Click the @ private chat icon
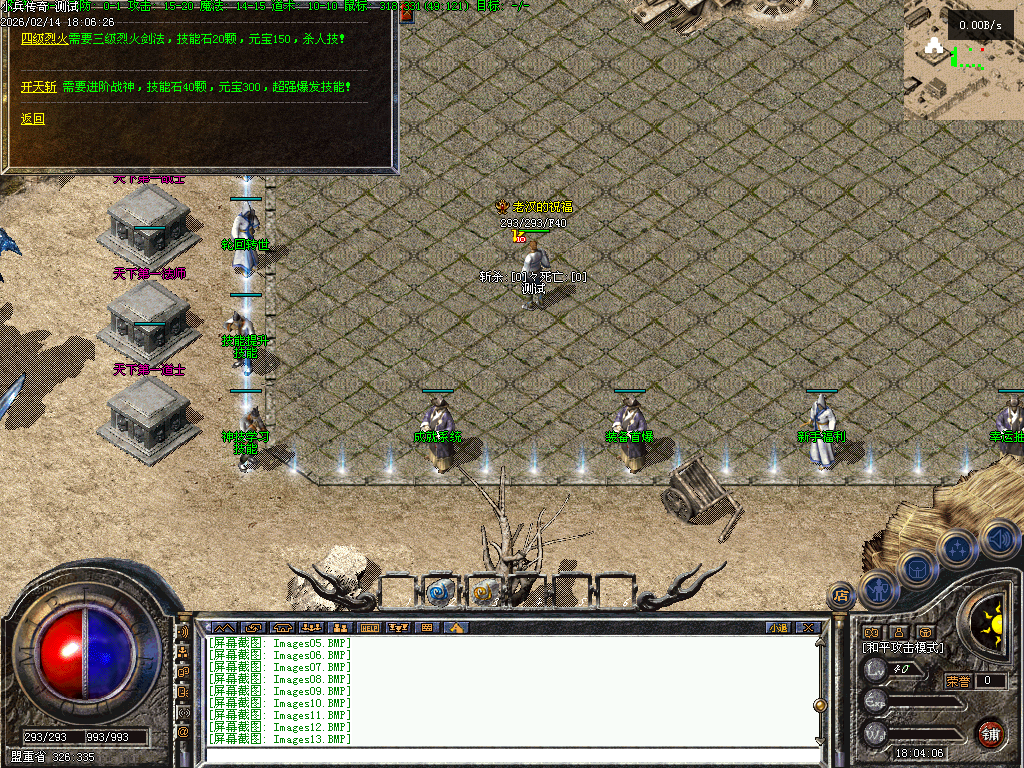This screenshot has width=1024, height=768. (183, 732)
